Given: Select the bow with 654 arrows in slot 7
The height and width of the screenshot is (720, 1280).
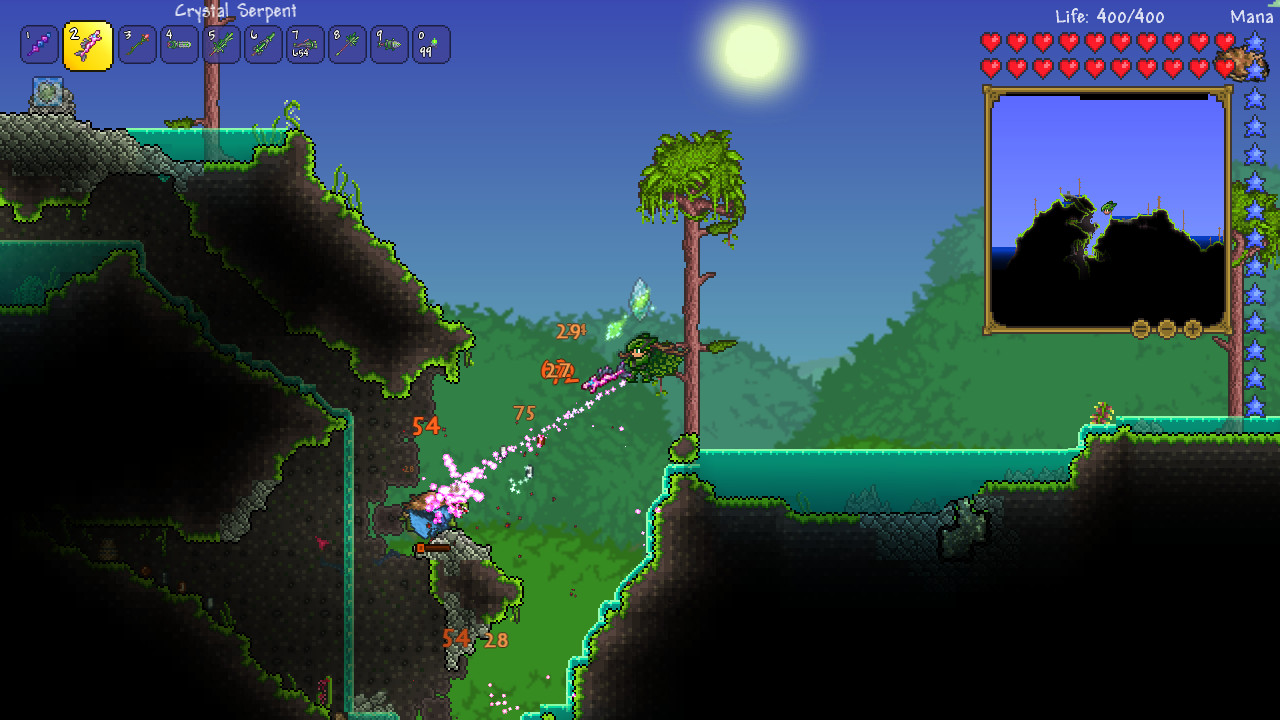Looking at the screenshot, I should pyautogui.click(x=306, y=43).
